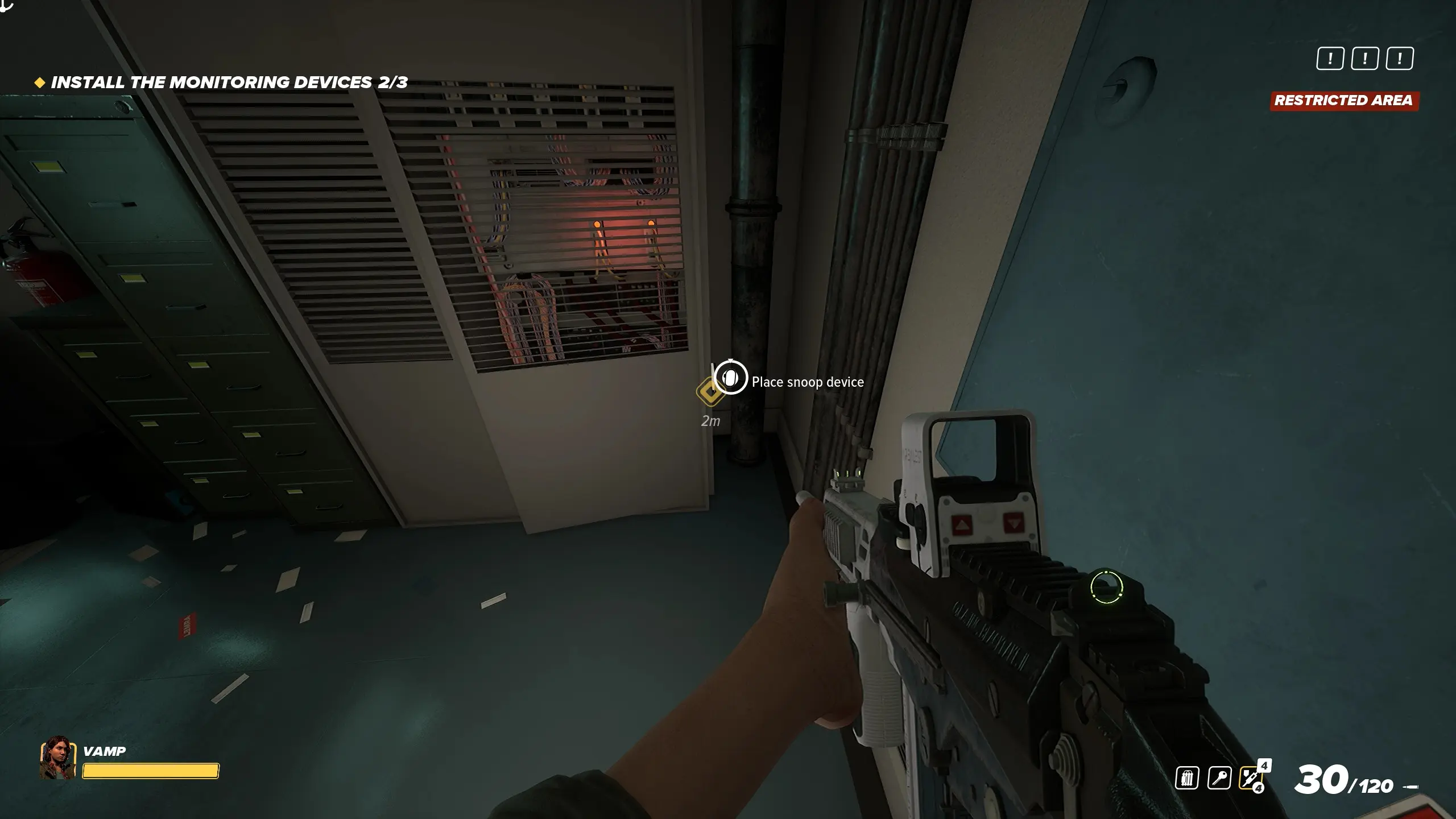Select the key item slot
Screen dimensions: 1456x819
coord(1219,777)
